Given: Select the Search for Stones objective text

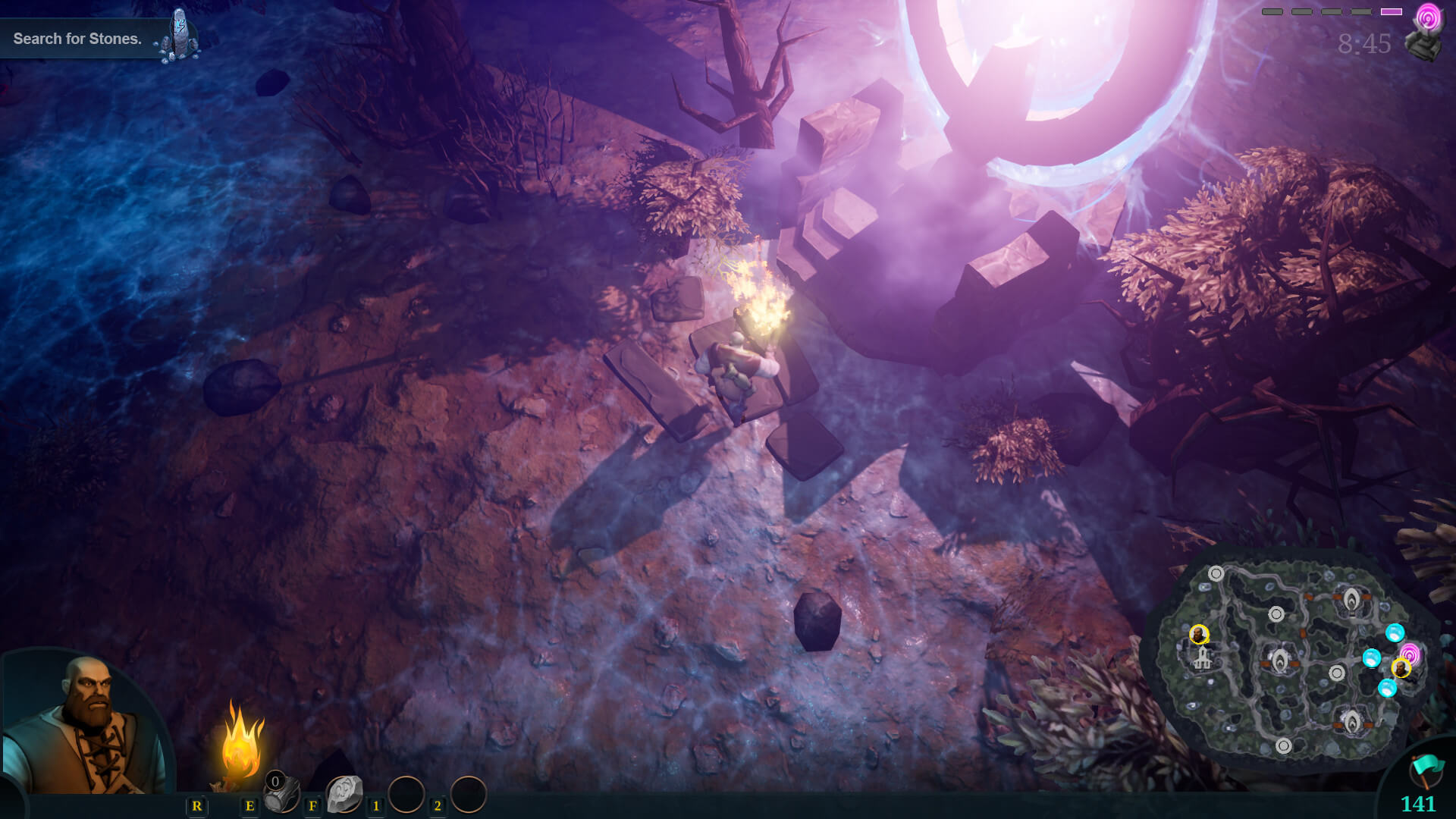Looking at the screenshot, I should coord(77,38).
